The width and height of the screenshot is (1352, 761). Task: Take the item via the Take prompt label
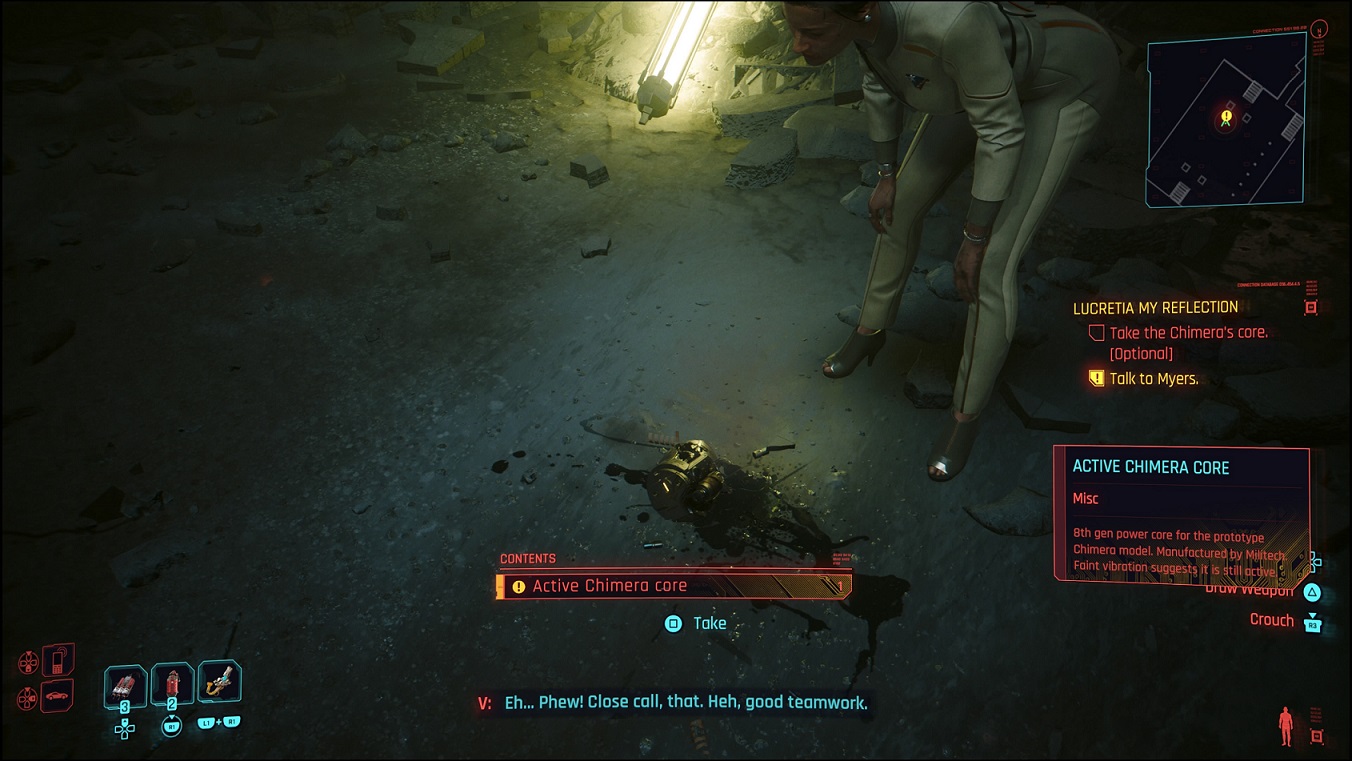709,623
